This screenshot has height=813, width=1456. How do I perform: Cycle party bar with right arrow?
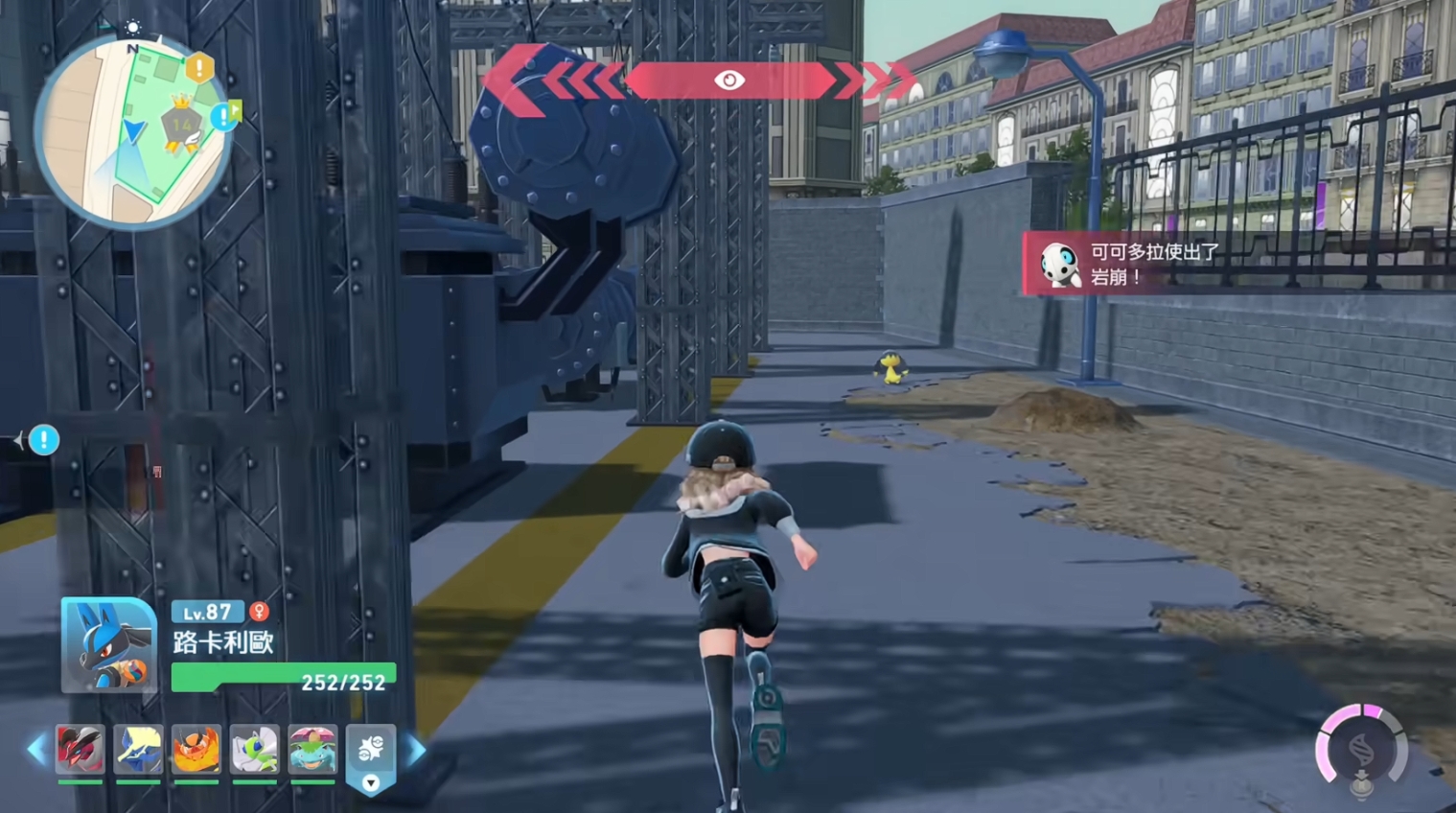[x=417, y=749]
